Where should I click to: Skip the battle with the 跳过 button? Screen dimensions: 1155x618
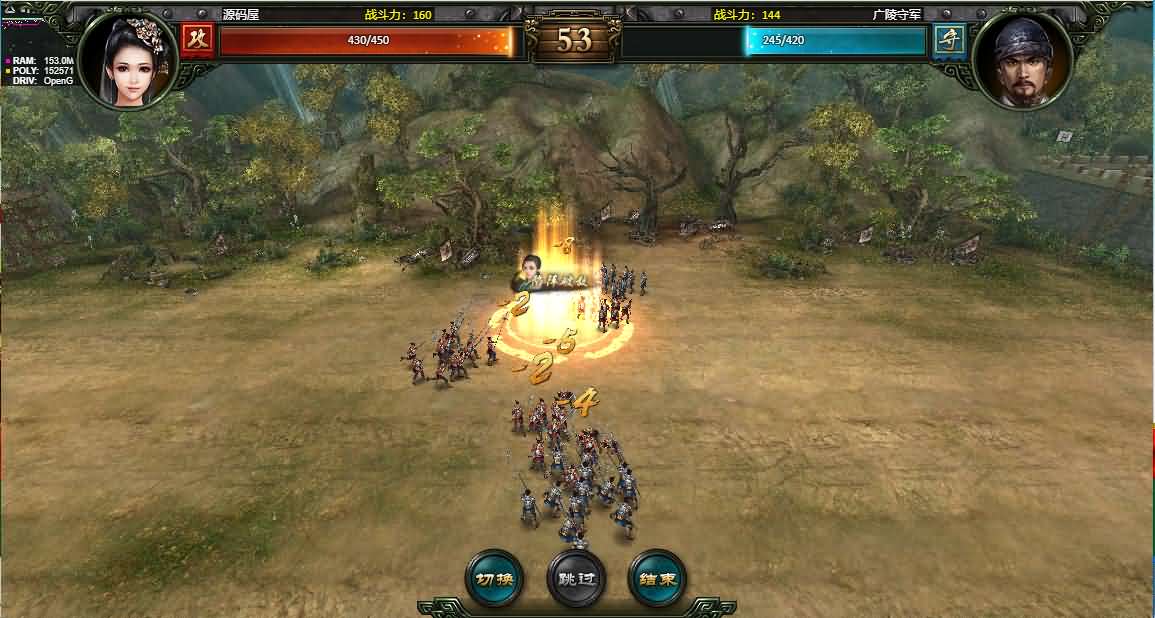click(x=576, y=578)
